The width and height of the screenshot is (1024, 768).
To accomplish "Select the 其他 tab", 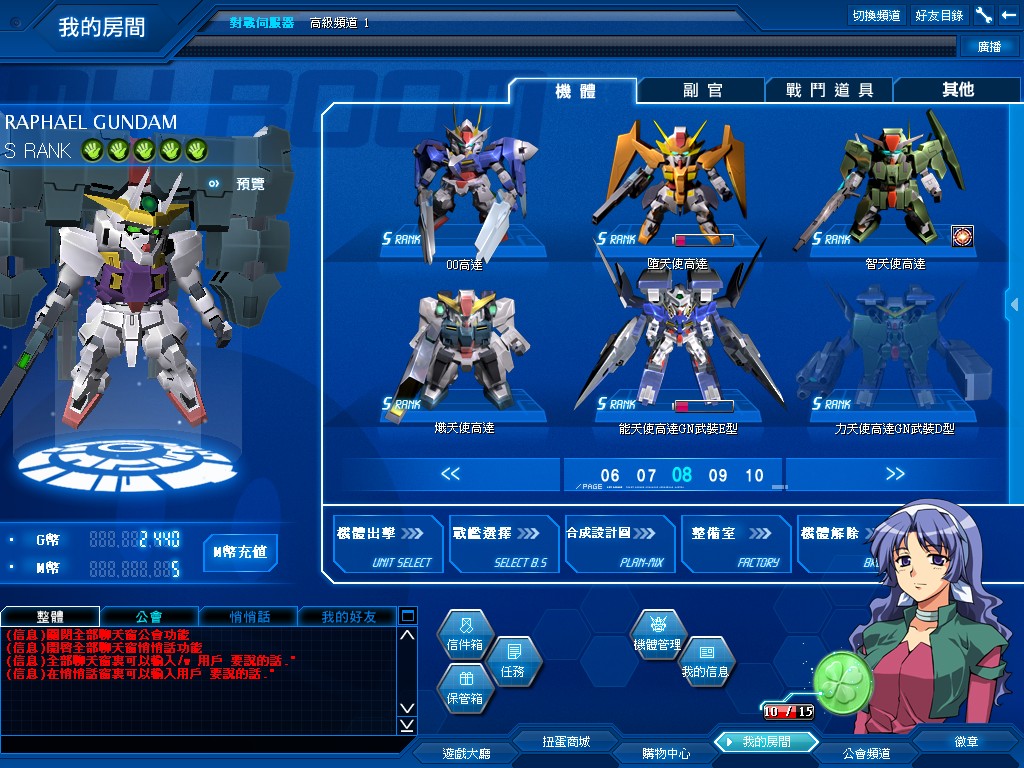I will click(957, 90).
